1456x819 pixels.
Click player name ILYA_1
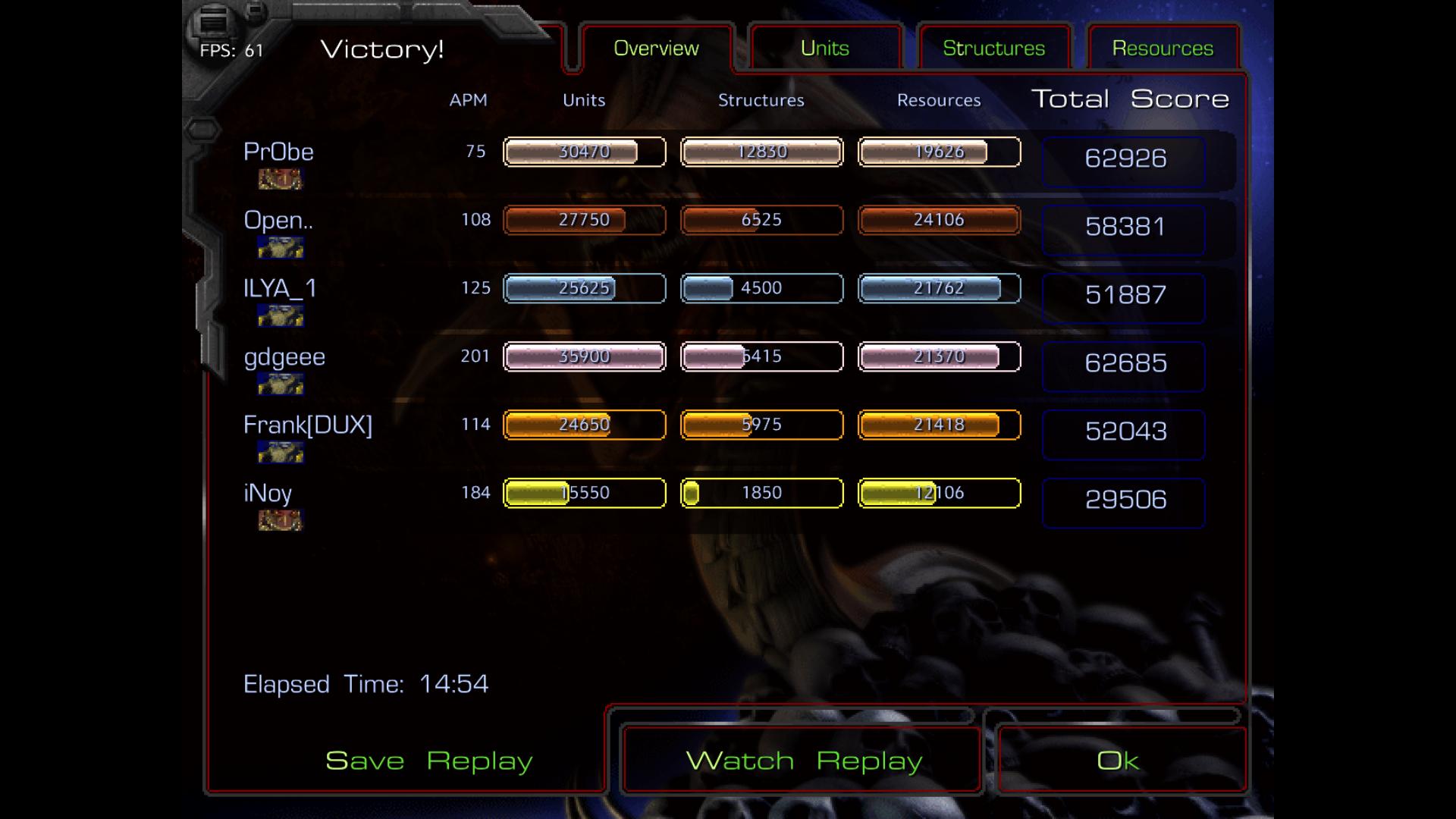280,288
